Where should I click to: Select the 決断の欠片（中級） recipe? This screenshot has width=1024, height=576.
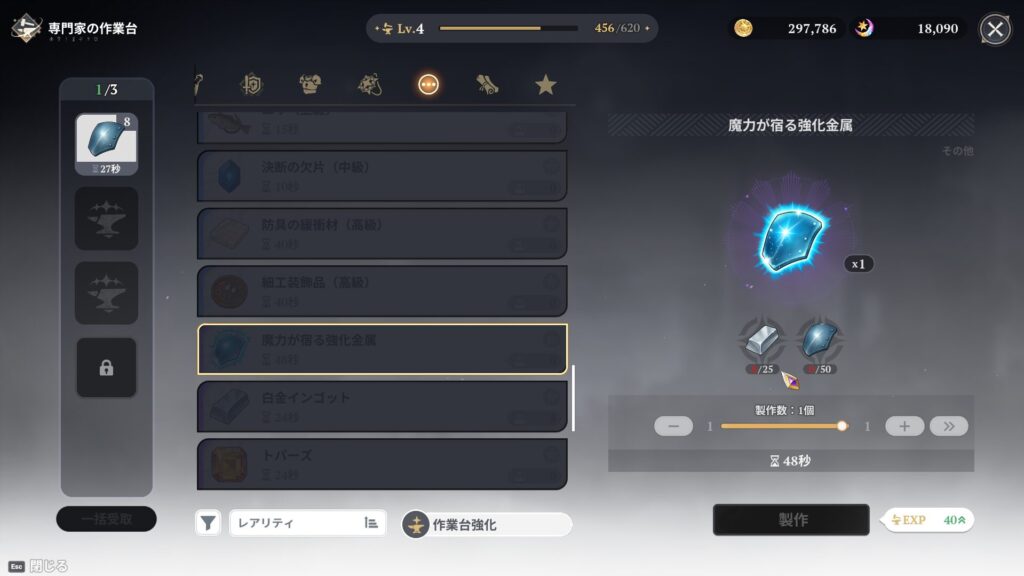coord(382,176)
